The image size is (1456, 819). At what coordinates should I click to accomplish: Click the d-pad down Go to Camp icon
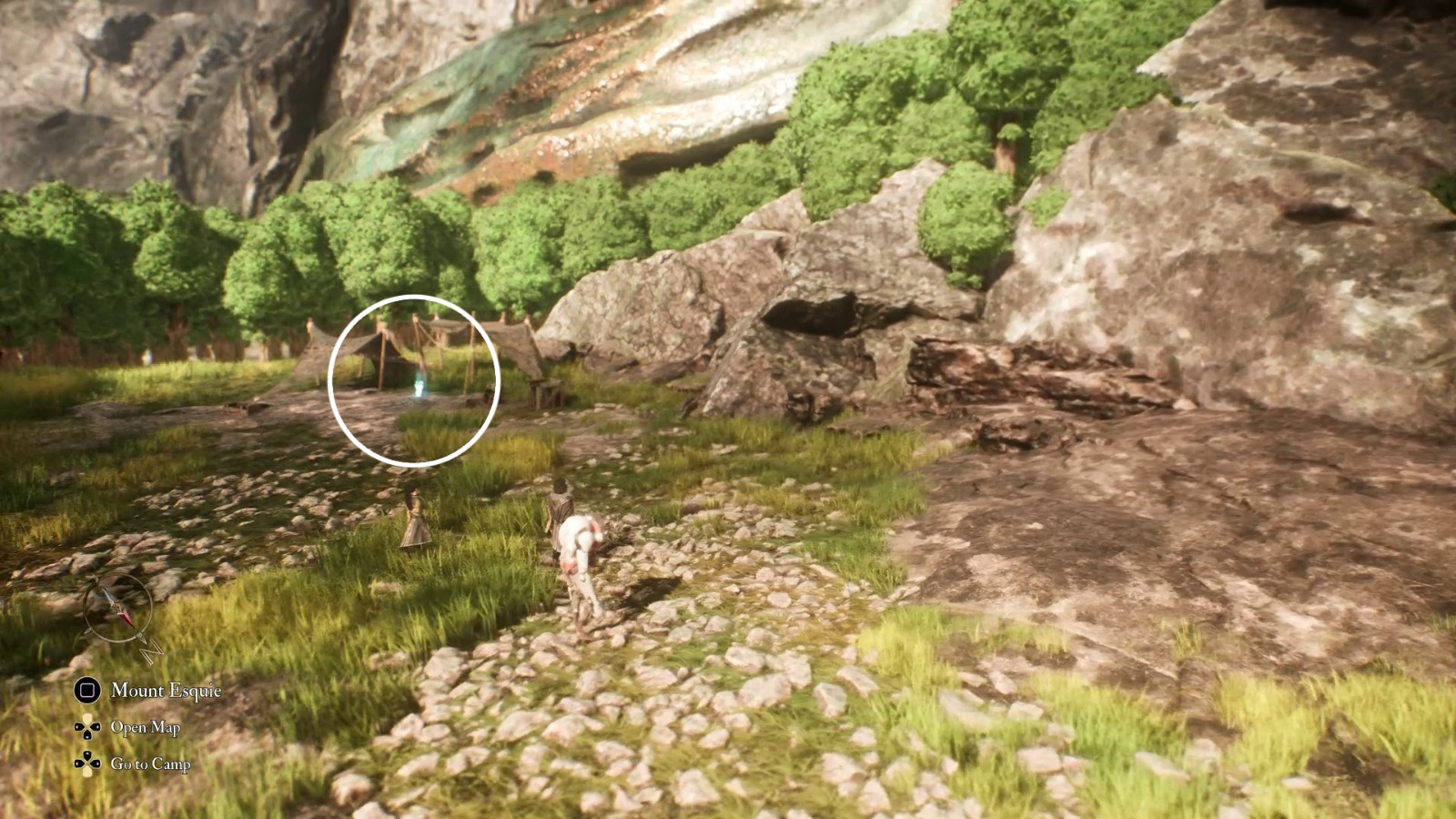(x=87, y=762)
